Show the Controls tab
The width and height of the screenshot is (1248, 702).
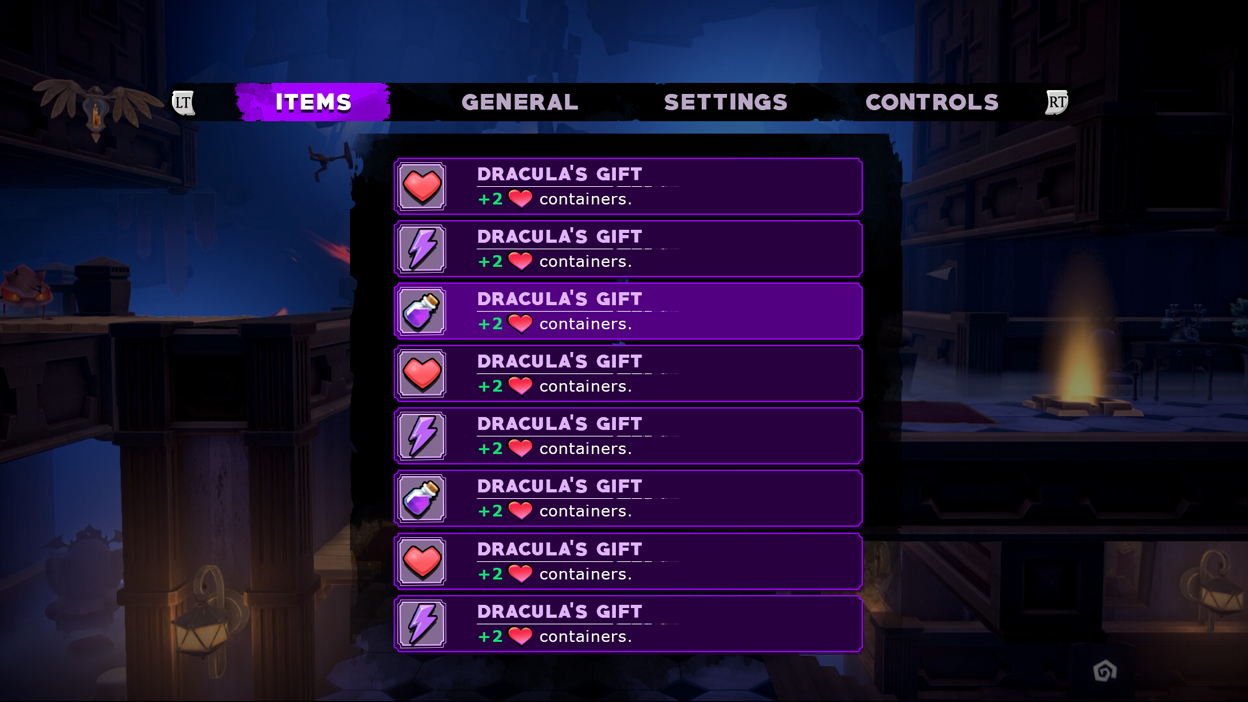931,102
